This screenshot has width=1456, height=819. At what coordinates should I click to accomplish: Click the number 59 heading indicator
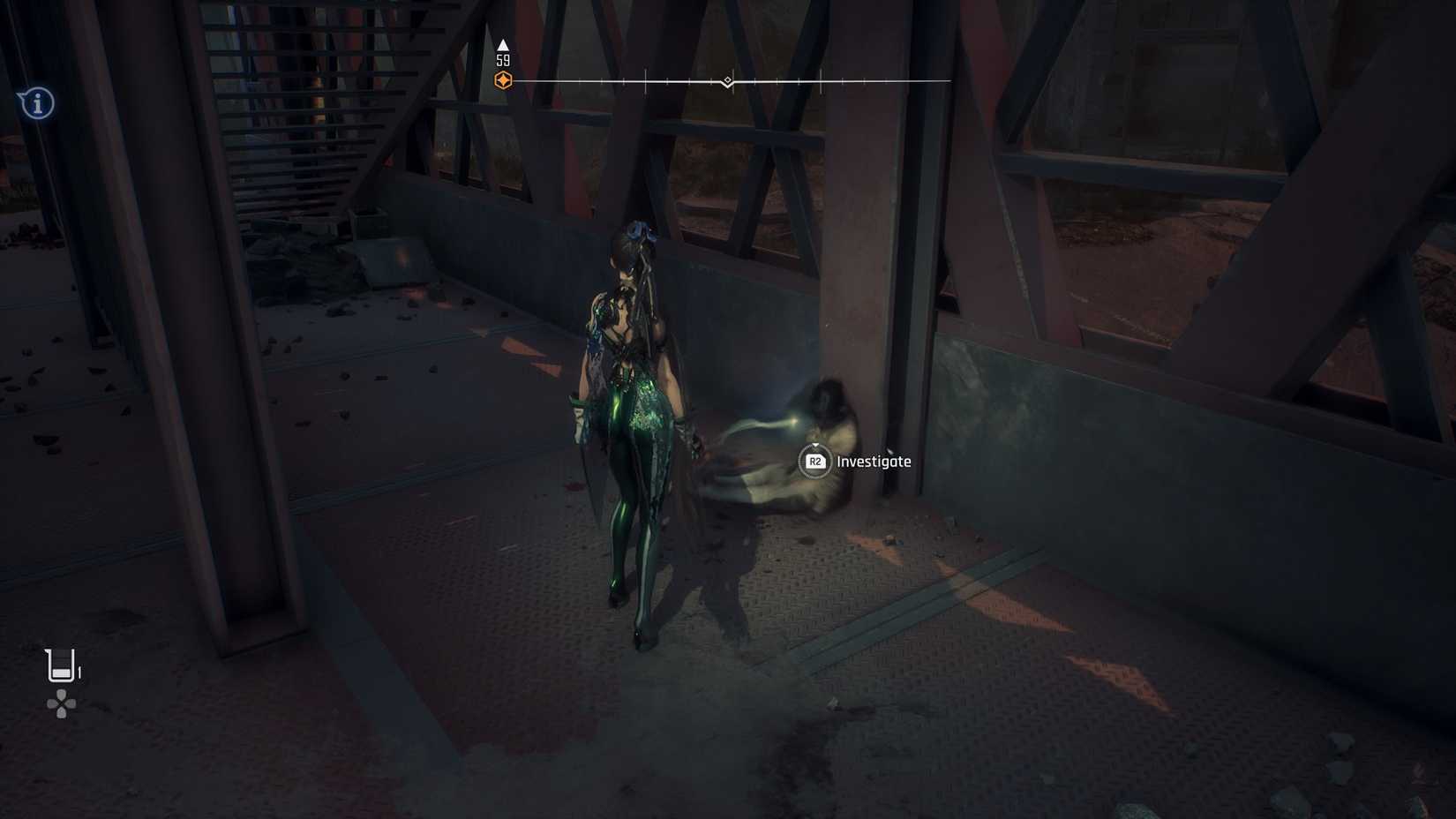tap(503, 61)
